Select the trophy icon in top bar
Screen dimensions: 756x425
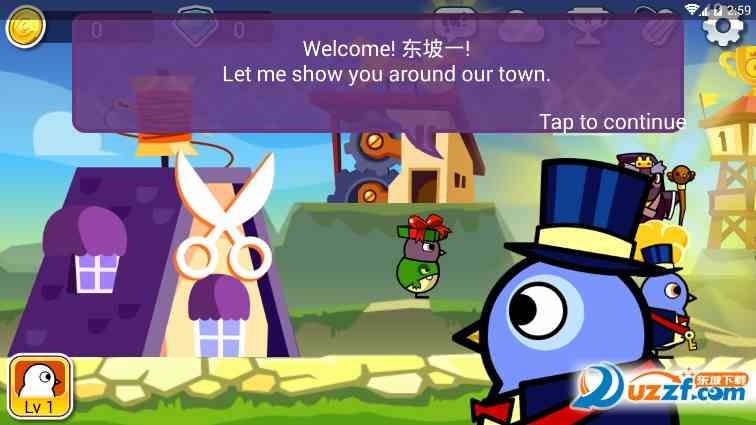click(583, 20)
